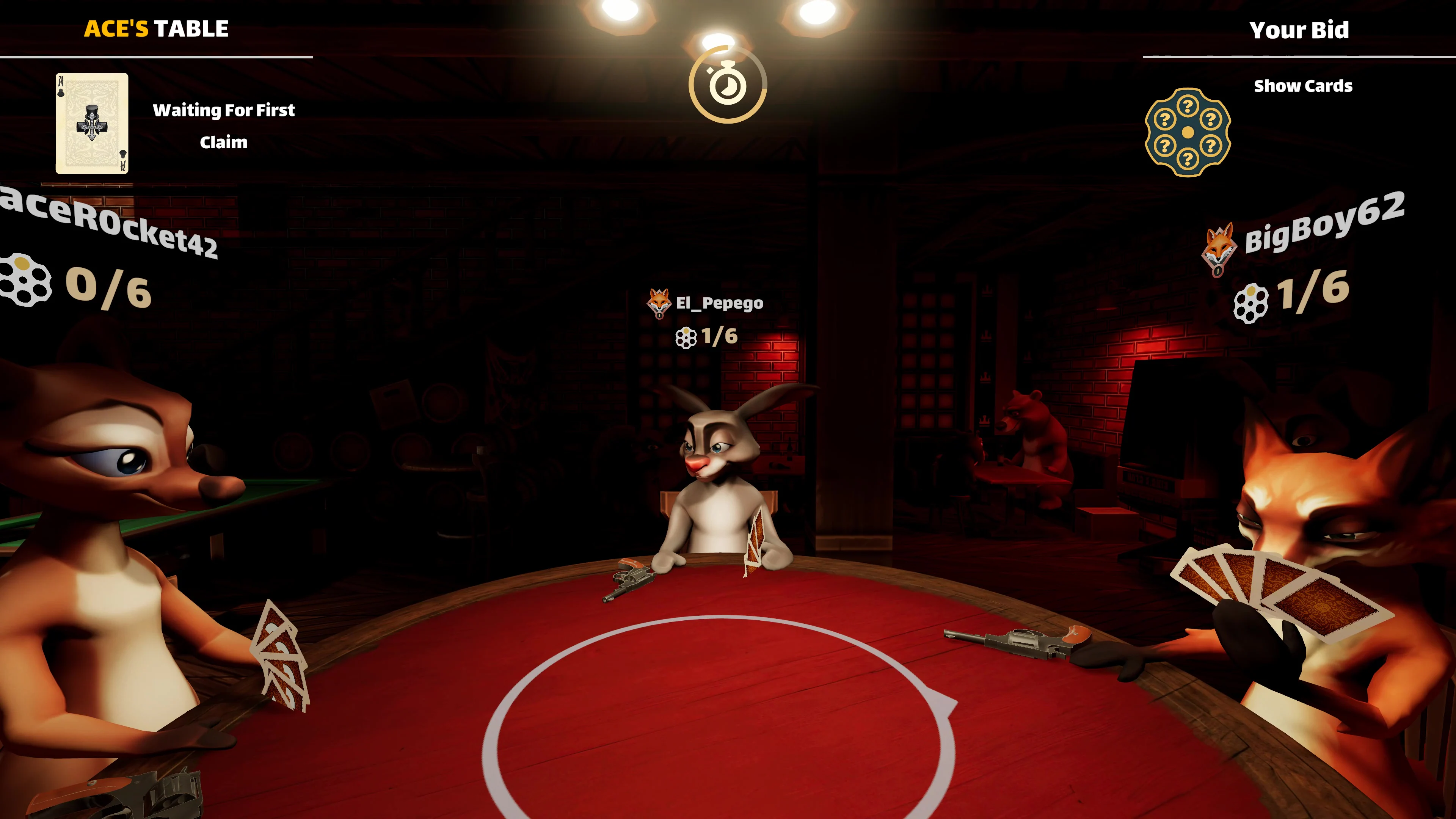This screenshot has height=819, width=1456.
Task: Toggle the bottom chamber slot of the bid revolver
Action: 1188,159
